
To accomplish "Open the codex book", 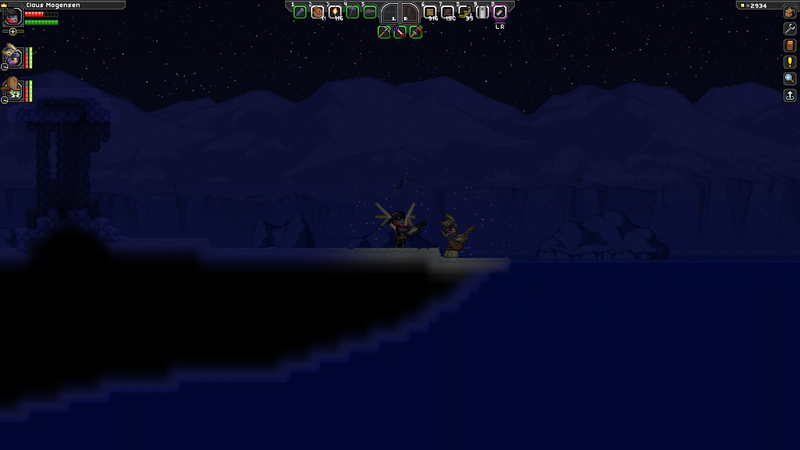I will tap(789, 46).
